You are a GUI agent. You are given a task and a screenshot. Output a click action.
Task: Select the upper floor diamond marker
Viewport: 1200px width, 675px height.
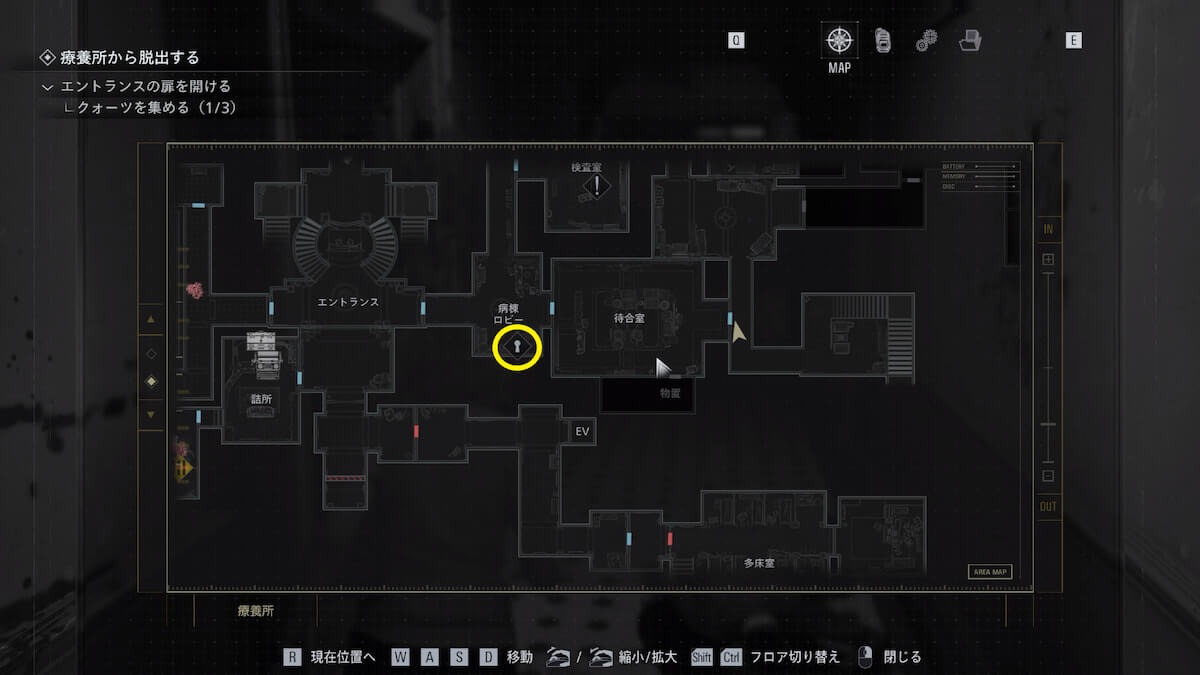coord(151,353)
